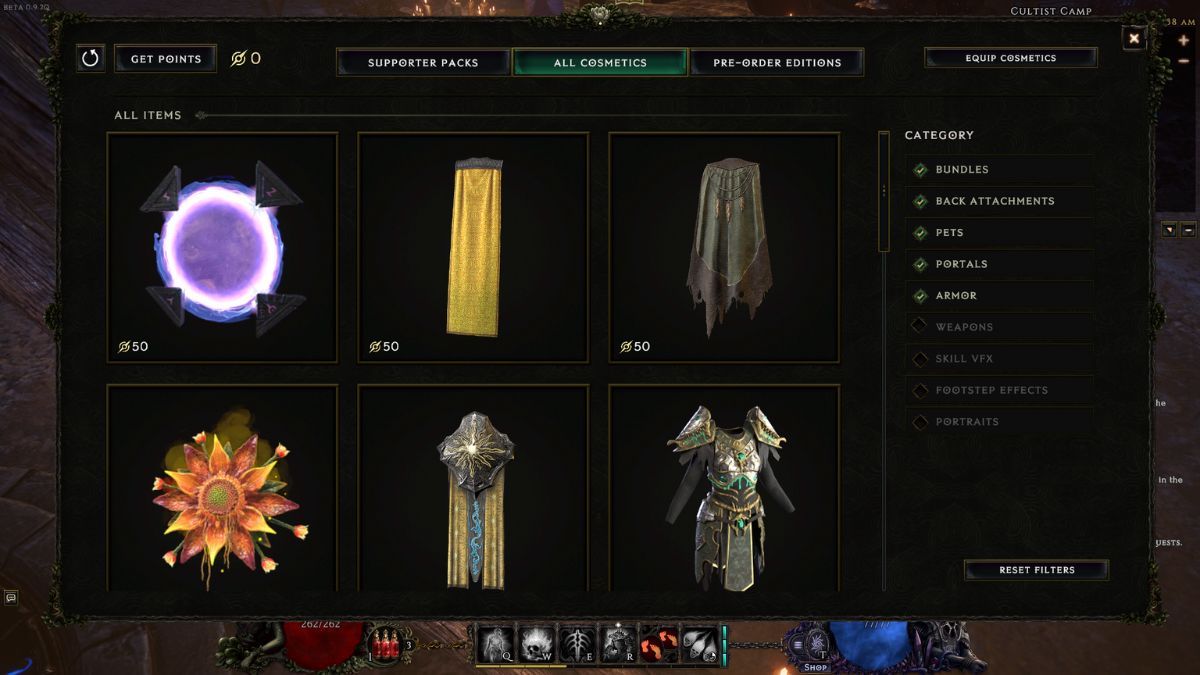The height and width of the screenshot is (675, 1200).
Task: Uncheck the Back Attachments filter
Action: tap(920, 201)
